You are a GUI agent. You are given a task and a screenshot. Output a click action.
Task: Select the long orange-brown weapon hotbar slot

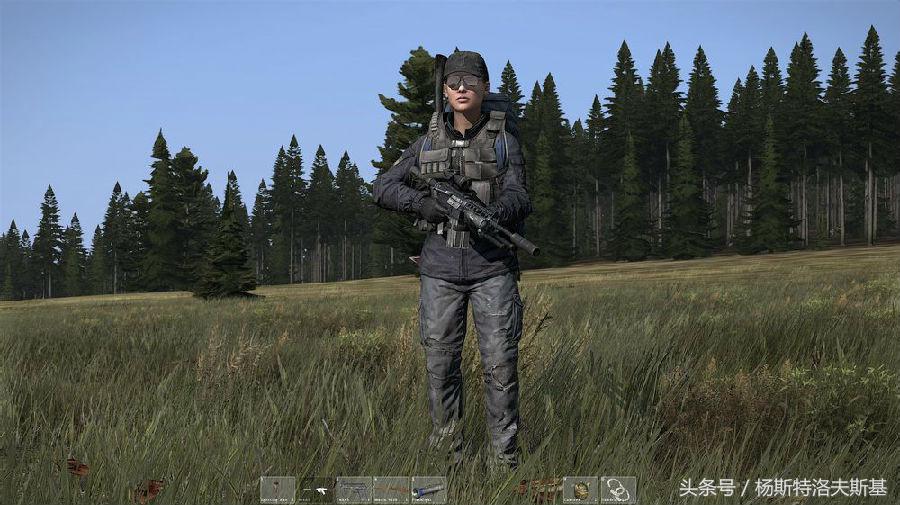click(x=391, y=489)
